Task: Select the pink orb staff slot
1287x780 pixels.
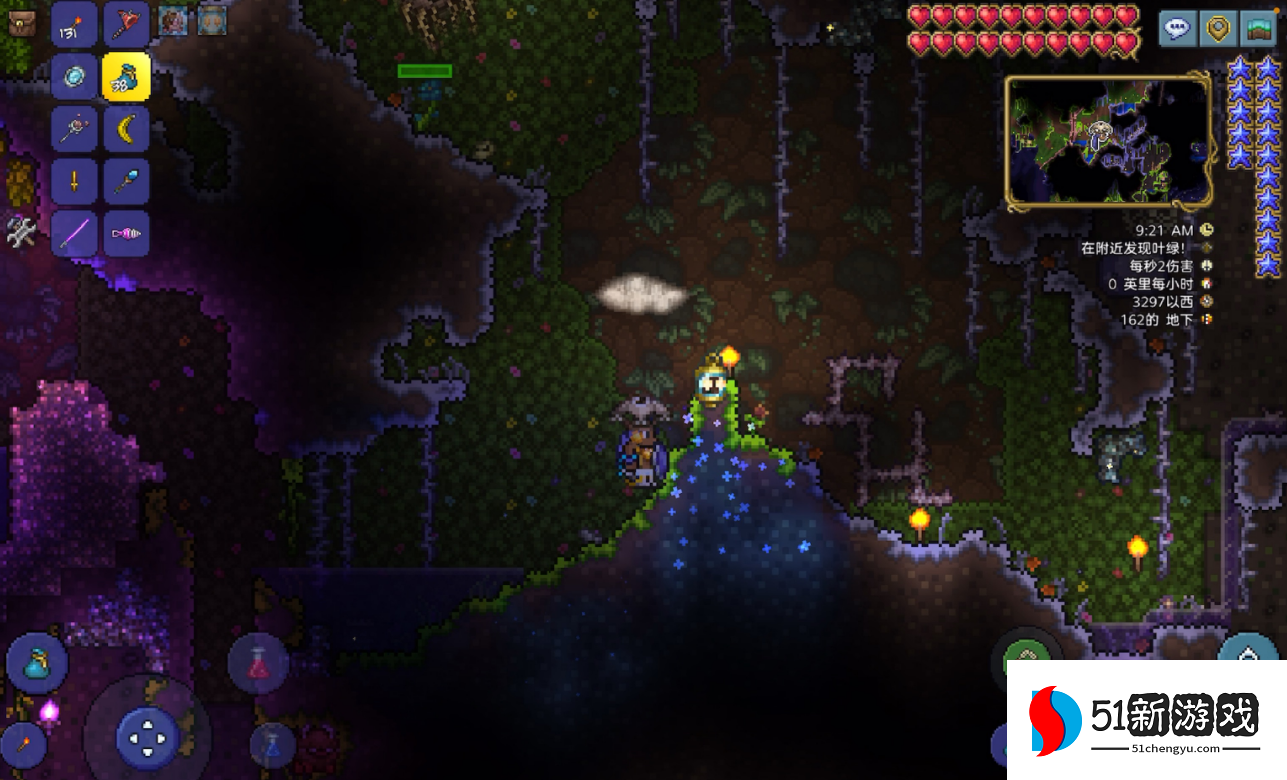Action: [x=74, y=130]
